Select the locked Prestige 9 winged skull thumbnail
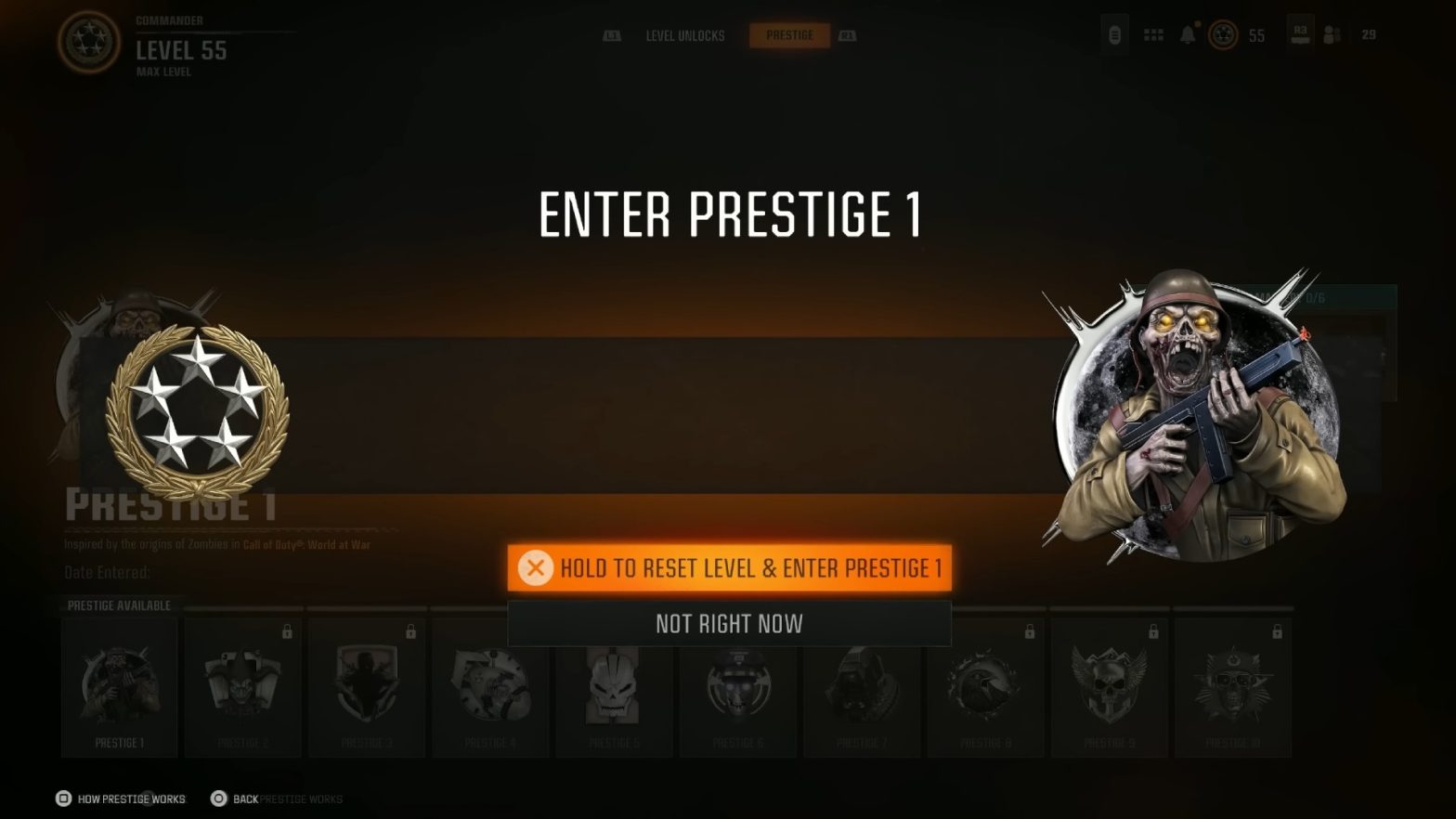1456x819 pixels. point(1109,685)
